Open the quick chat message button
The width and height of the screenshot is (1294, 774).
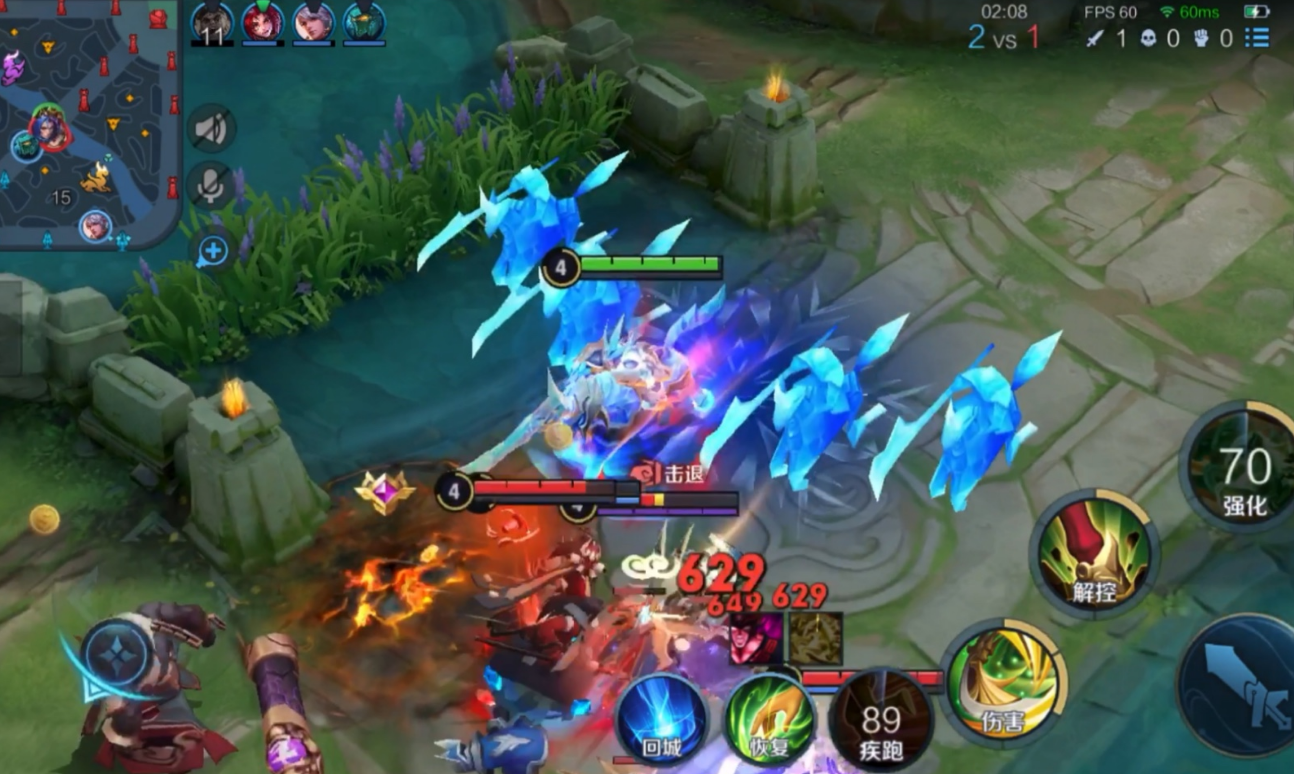[x=212, y=250]
